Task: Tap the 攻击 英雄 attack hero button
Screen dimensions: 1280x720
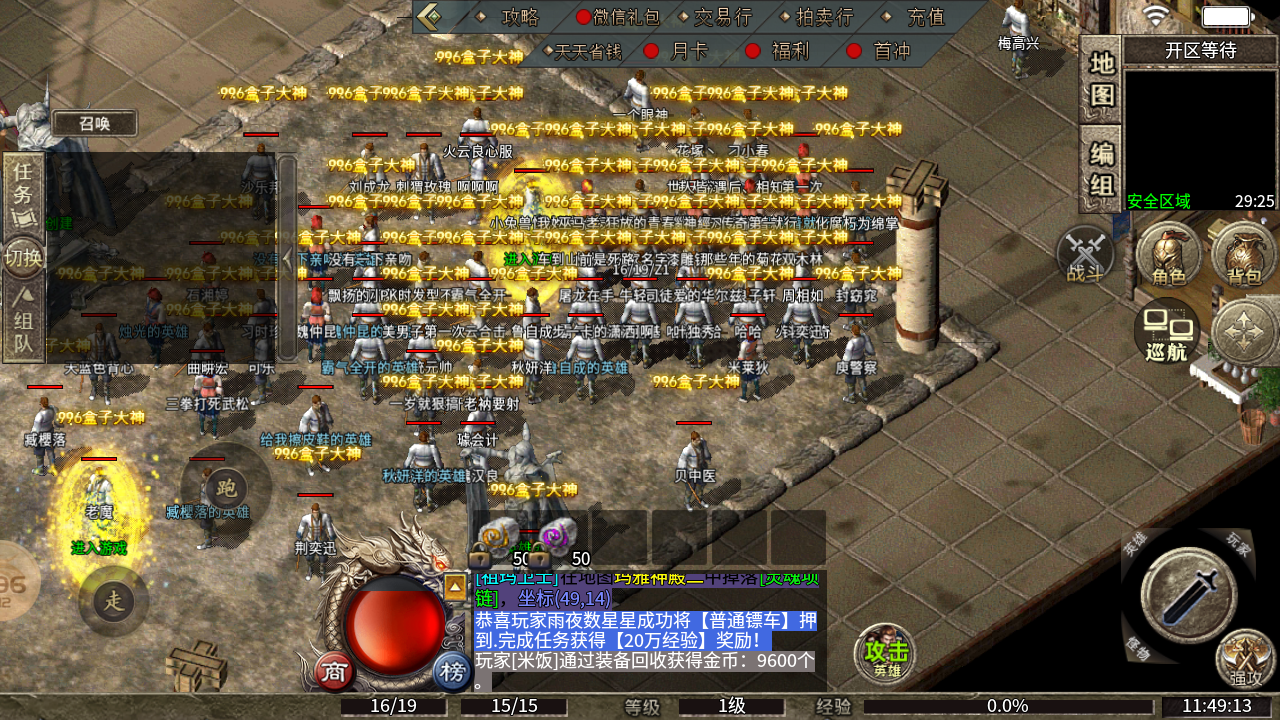Action: 886,654
